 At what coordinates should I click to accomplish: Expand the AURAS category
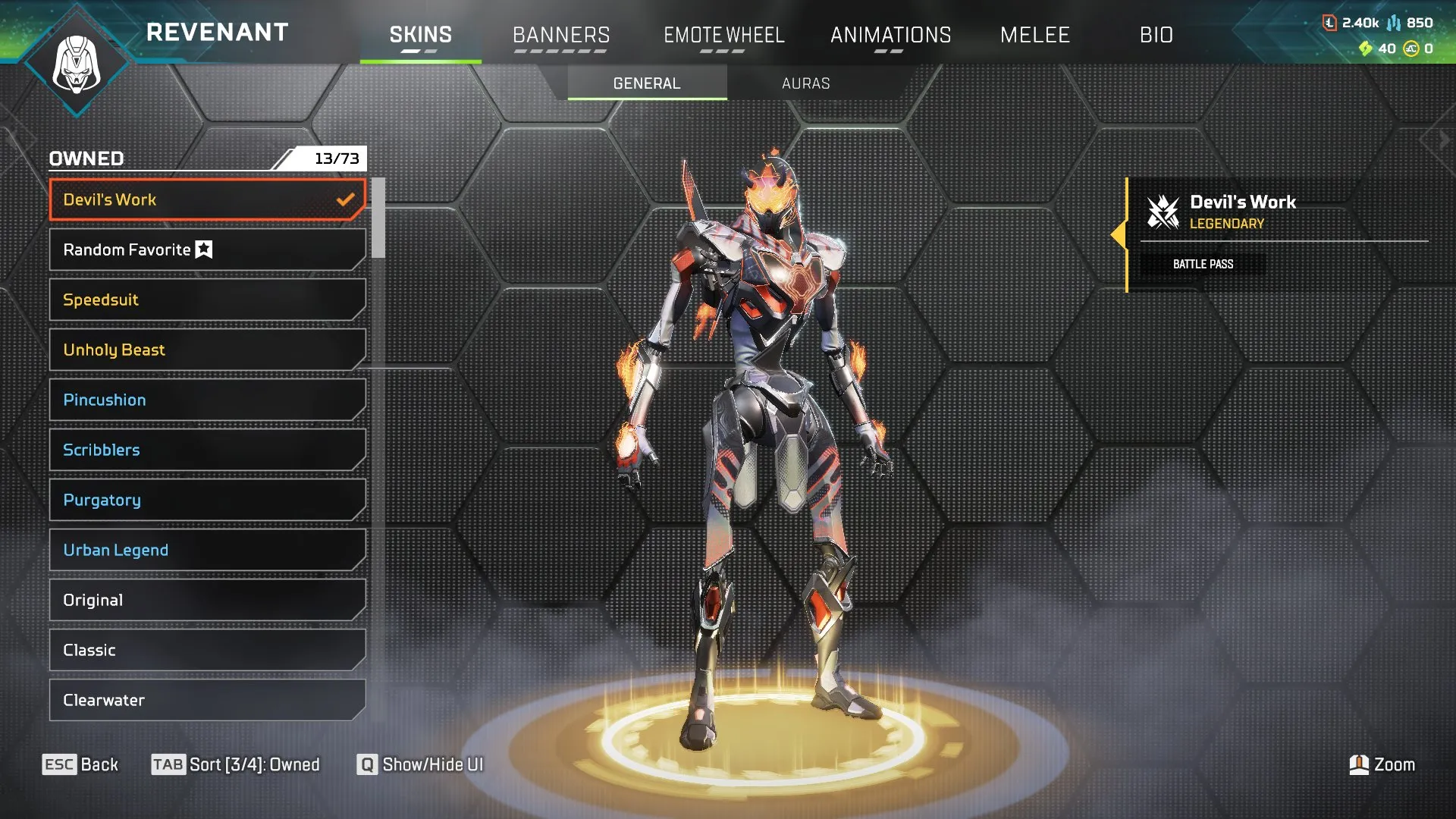805,83
